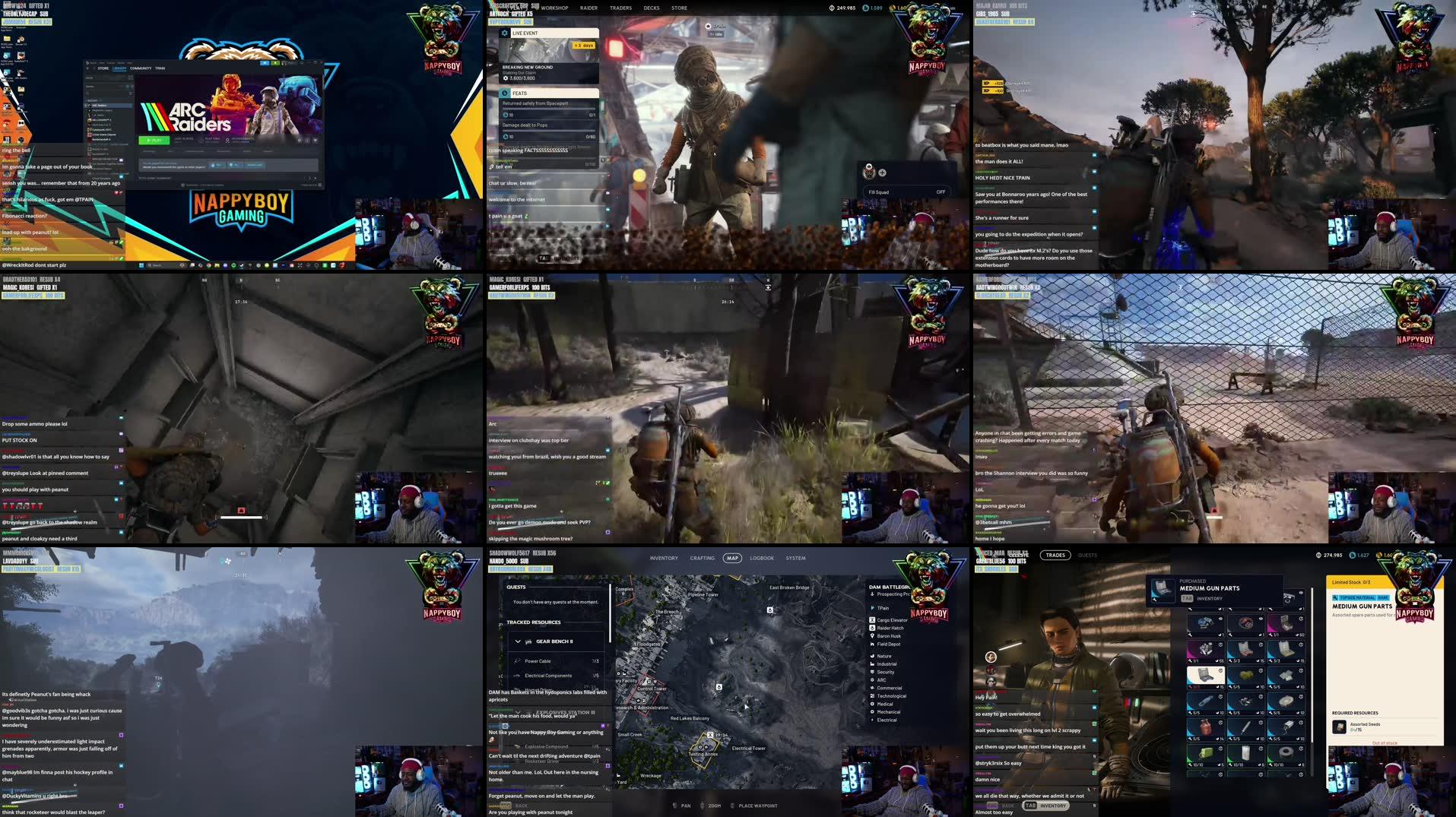Toggle the Nature filter in the map legend
Screen dimensions: 1456x817
[x=872, y=656]
